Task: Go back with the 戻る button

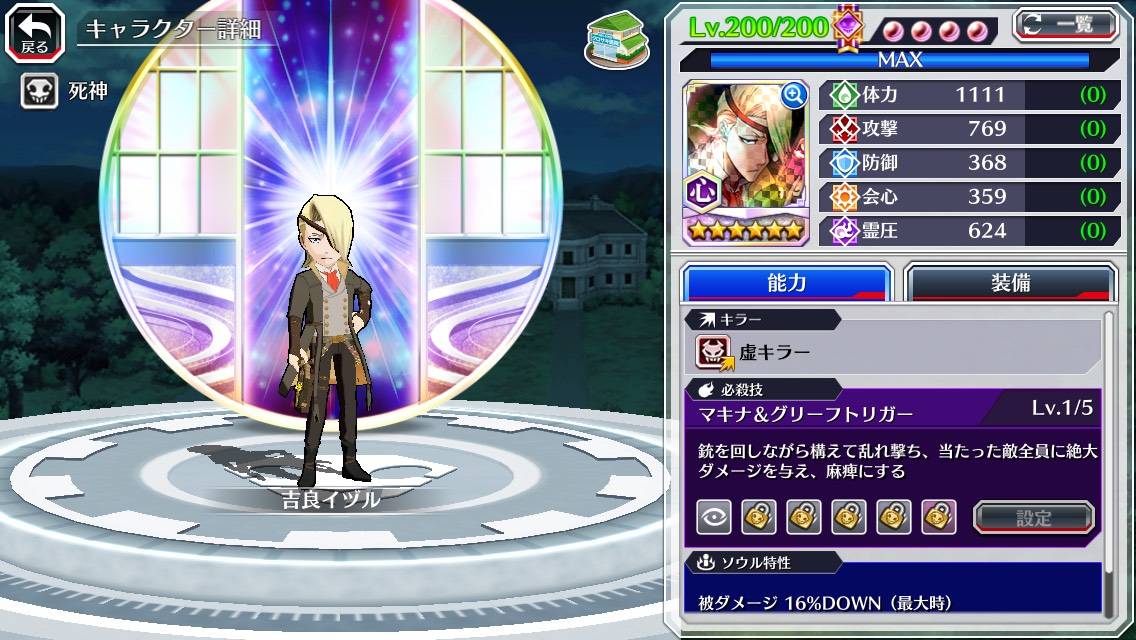Action: (x=35, y=31)
